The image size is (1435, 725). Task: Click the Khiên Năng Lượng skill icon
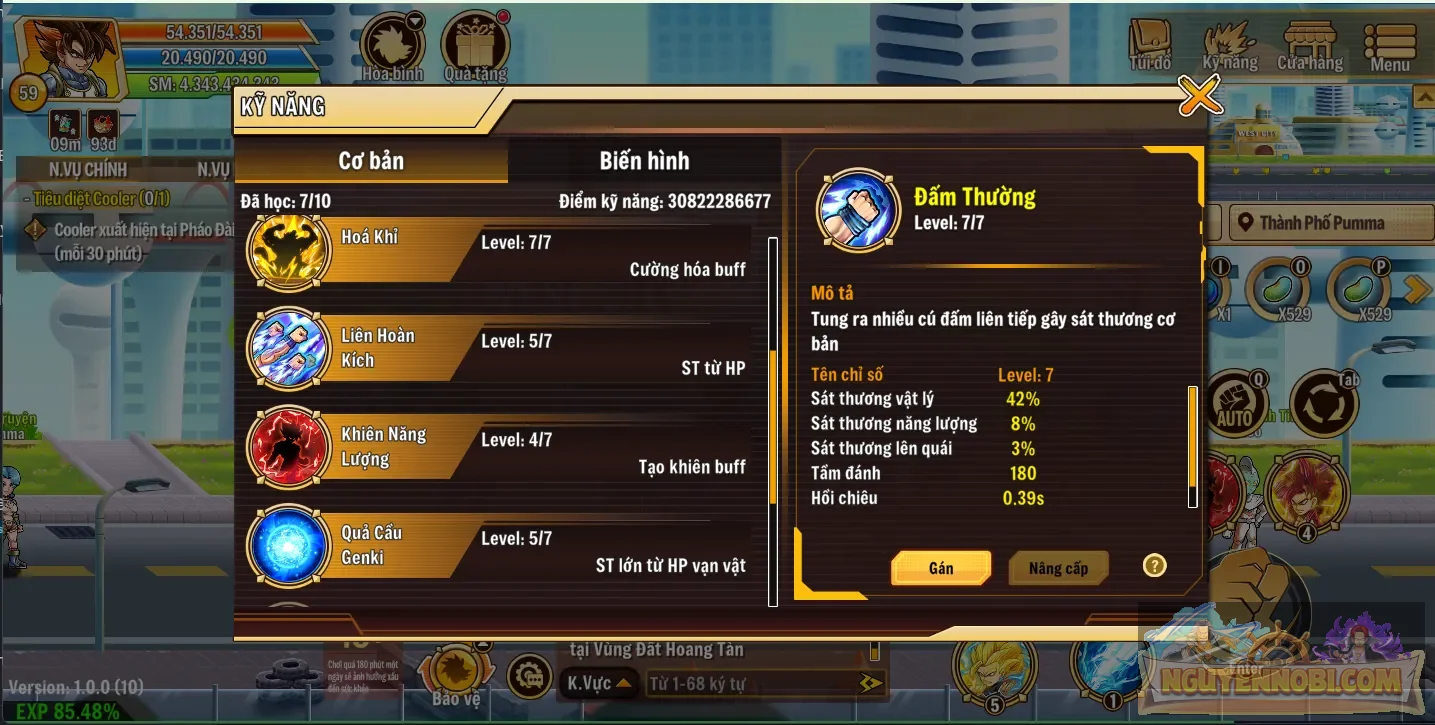tap(288, 447)
